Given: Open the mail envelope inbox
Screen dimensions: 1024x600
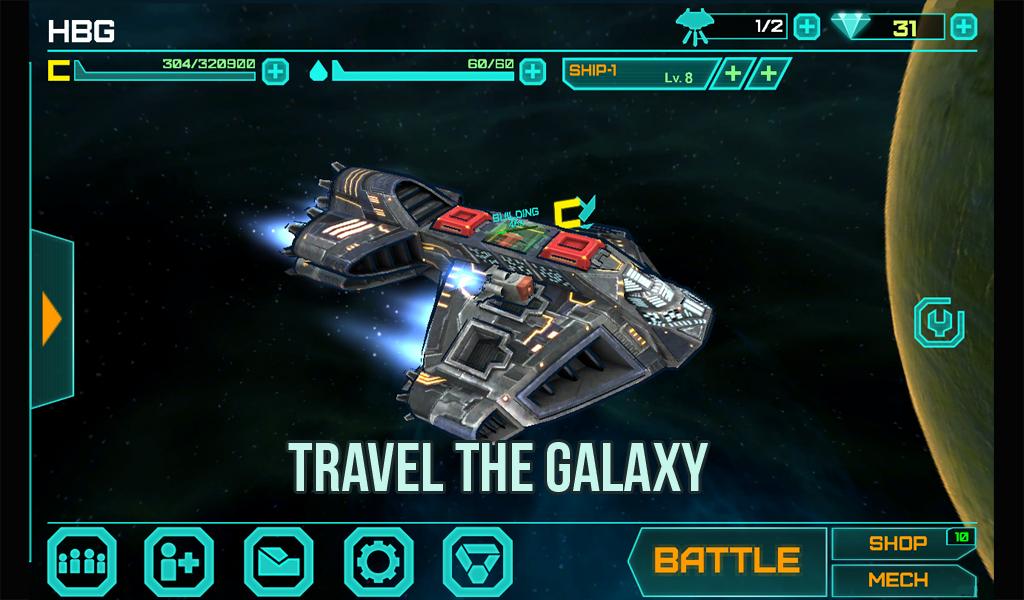Looking at the screenshot, I should pos(279,560).
